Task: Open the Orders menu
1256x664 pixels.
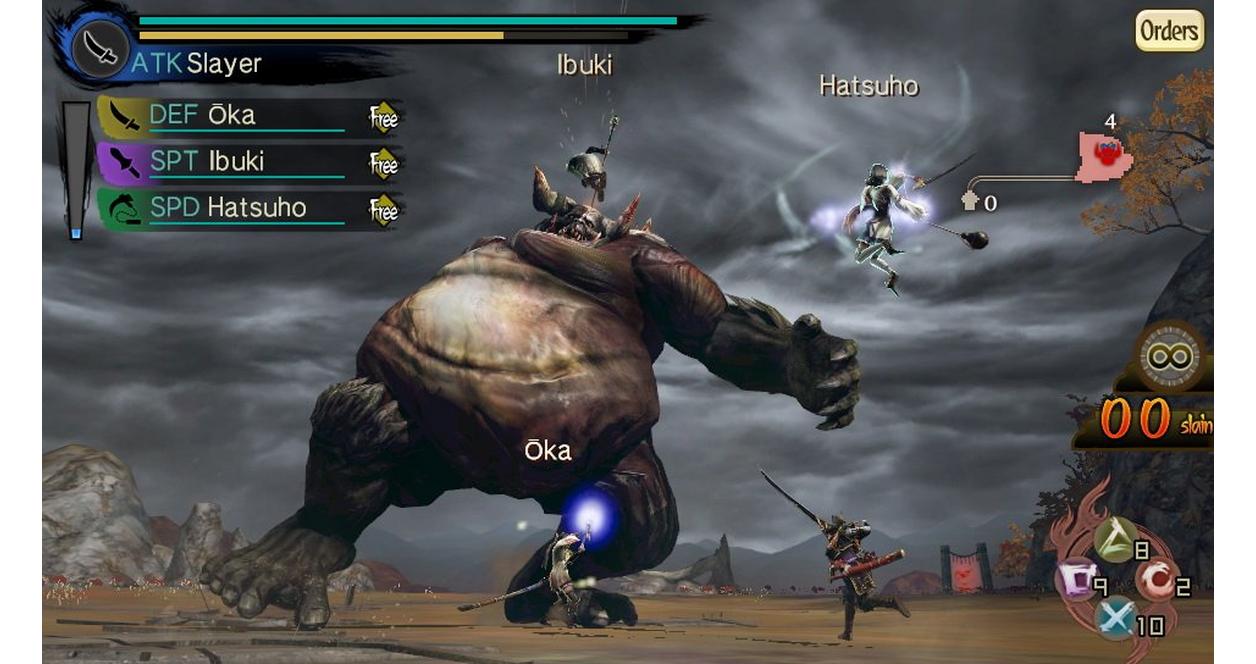Action: [x=1169, y=31]
